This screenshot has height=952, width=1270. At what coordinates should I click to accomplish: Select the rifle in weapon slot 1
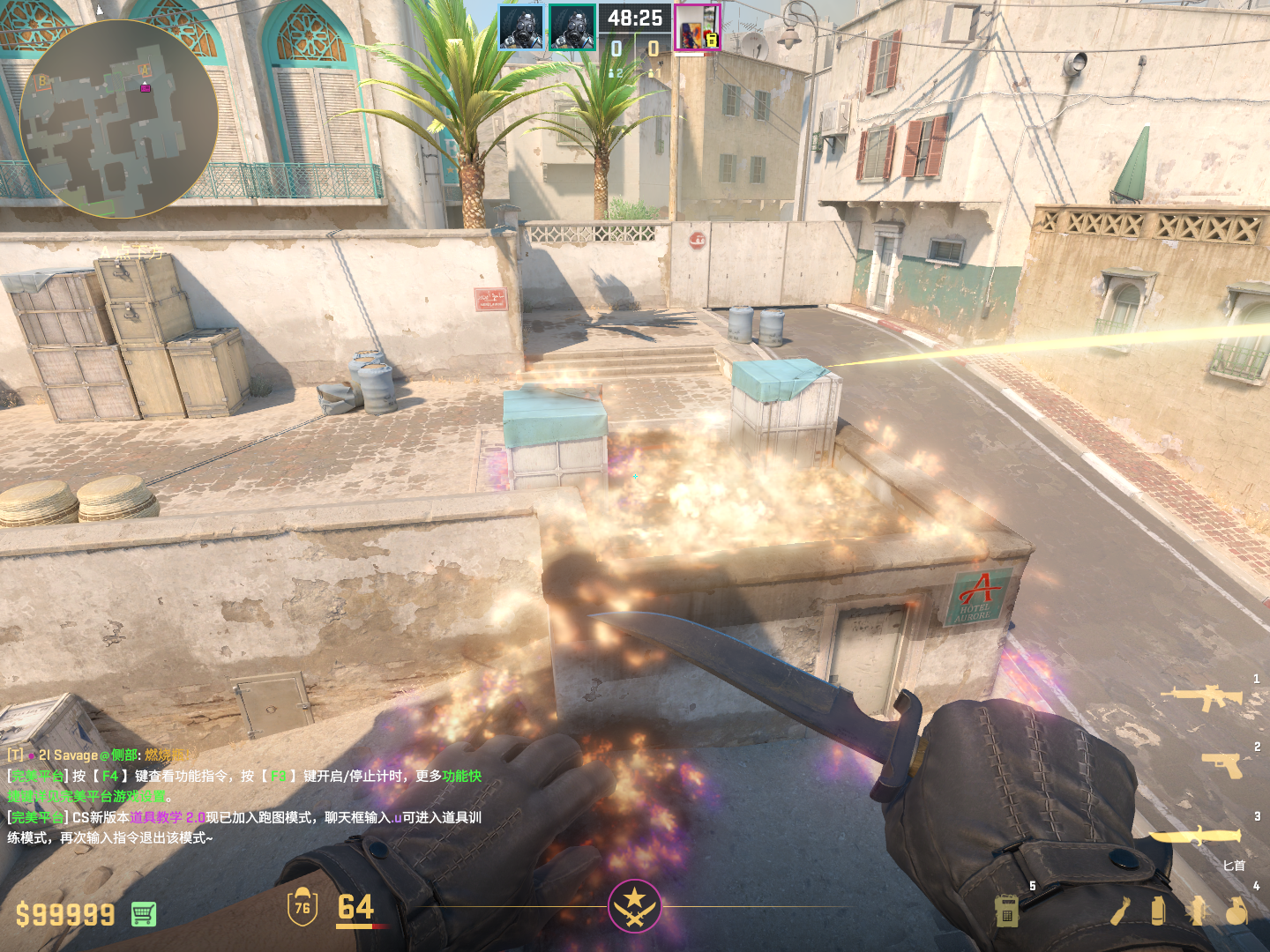(x=1201, y=697)
